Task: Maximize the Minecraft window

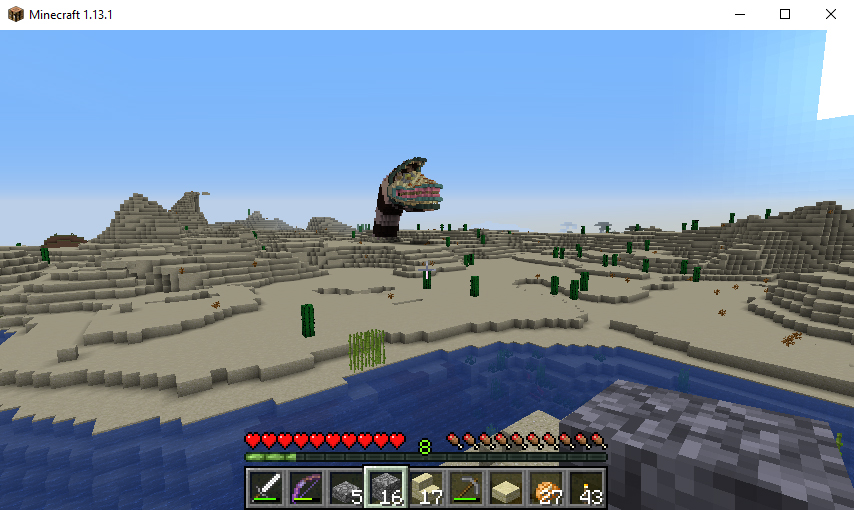Action: (x=785, y=14)
